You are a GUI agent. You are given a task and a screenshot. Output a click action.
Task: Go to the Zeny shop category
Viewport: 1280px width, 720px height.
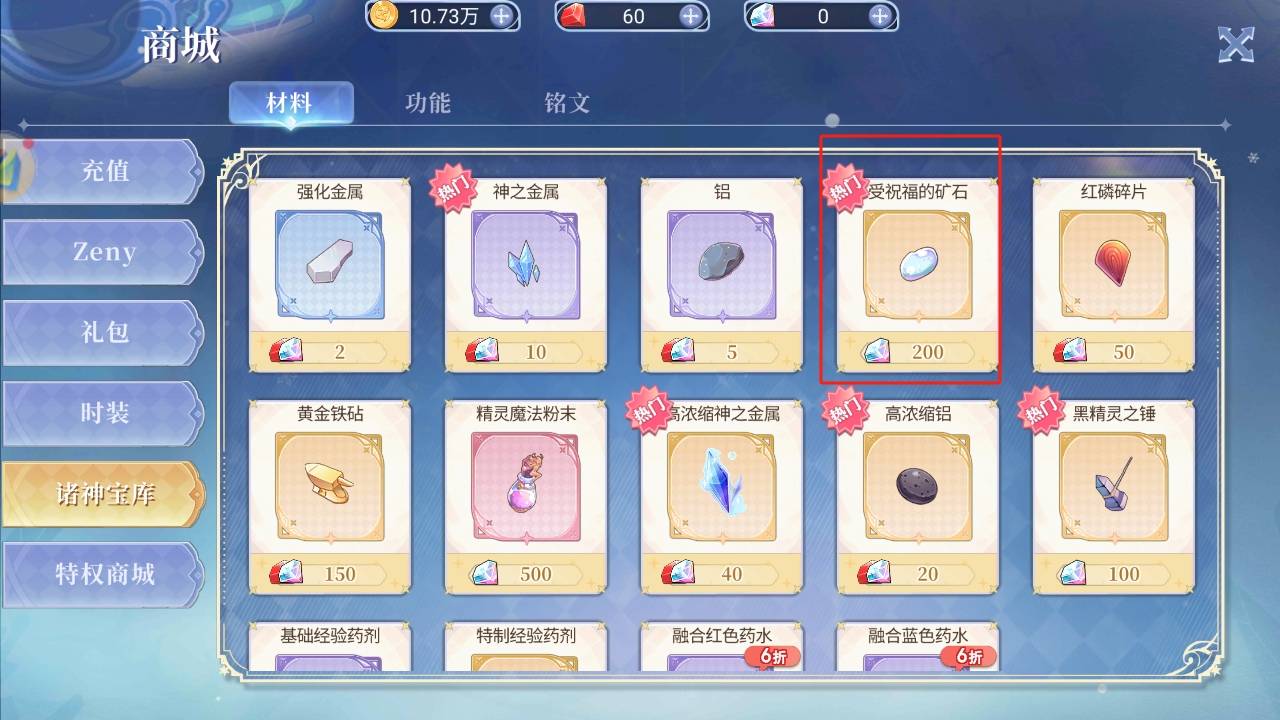click(104, 252)
